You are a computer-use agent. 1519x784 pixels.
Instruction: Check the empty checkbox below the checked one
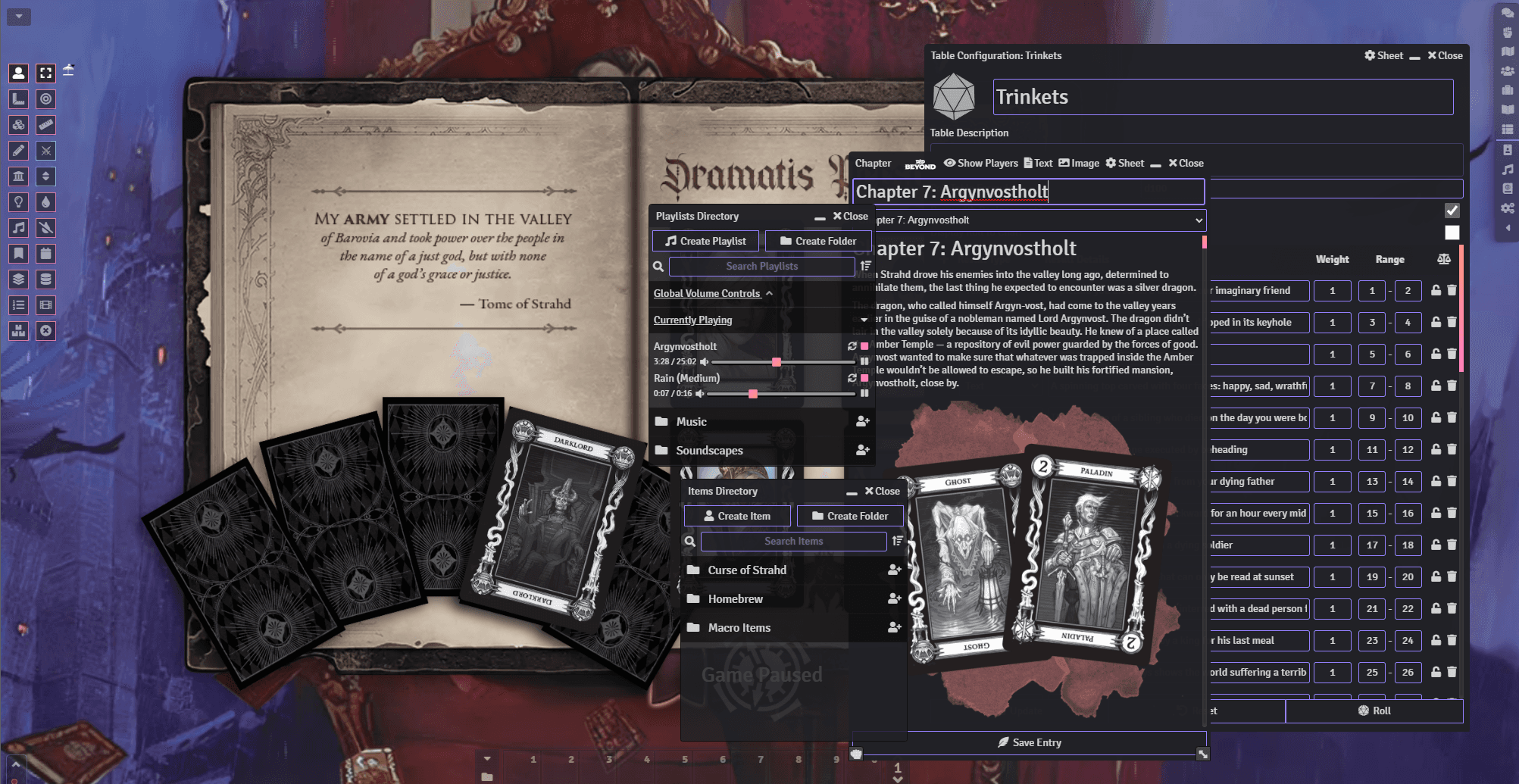click(x=1452, y=233)
